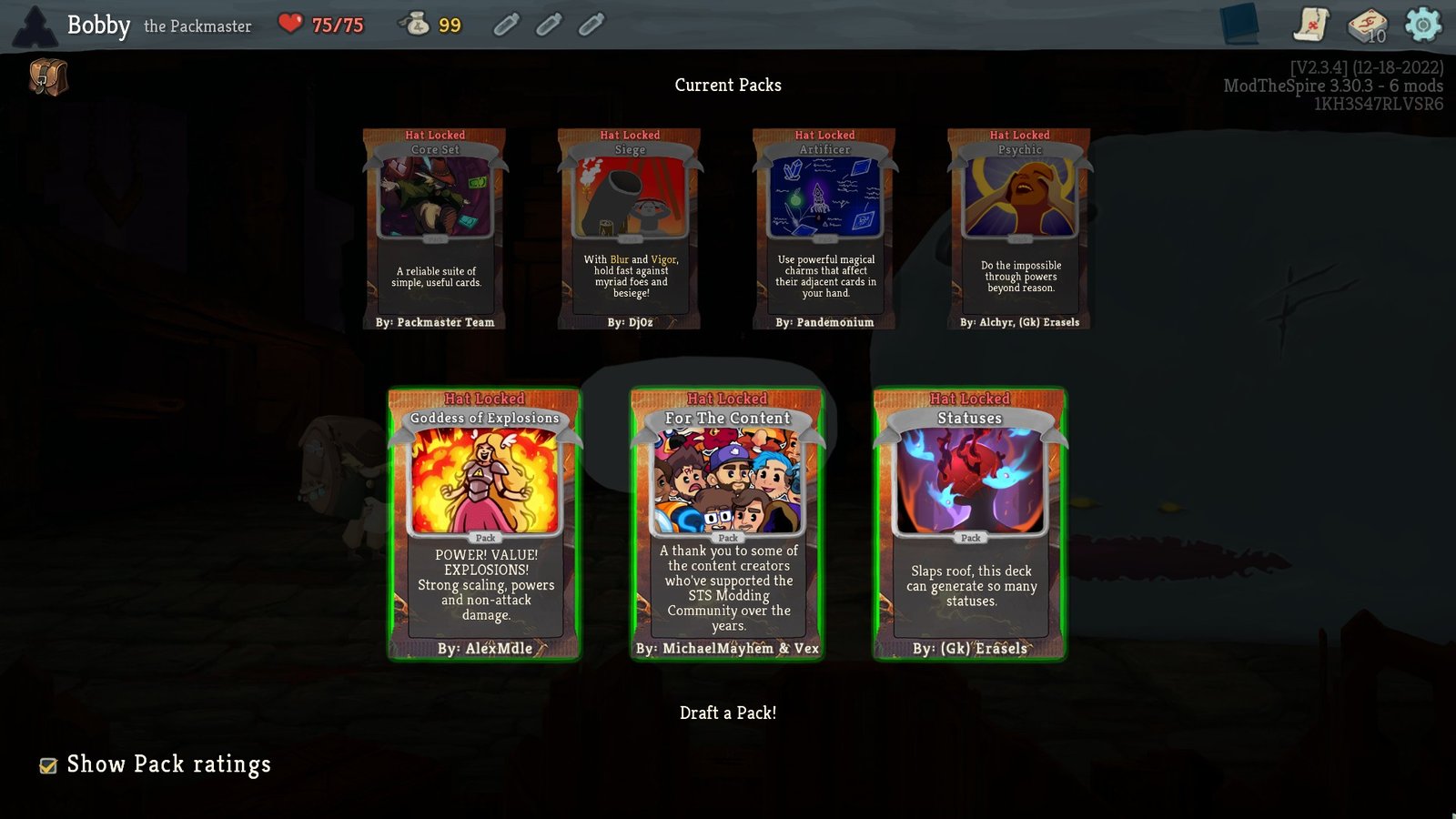1456x819 pixels.
Task: Click the gold coin pouch icon
Action: [x=418, y=23]
